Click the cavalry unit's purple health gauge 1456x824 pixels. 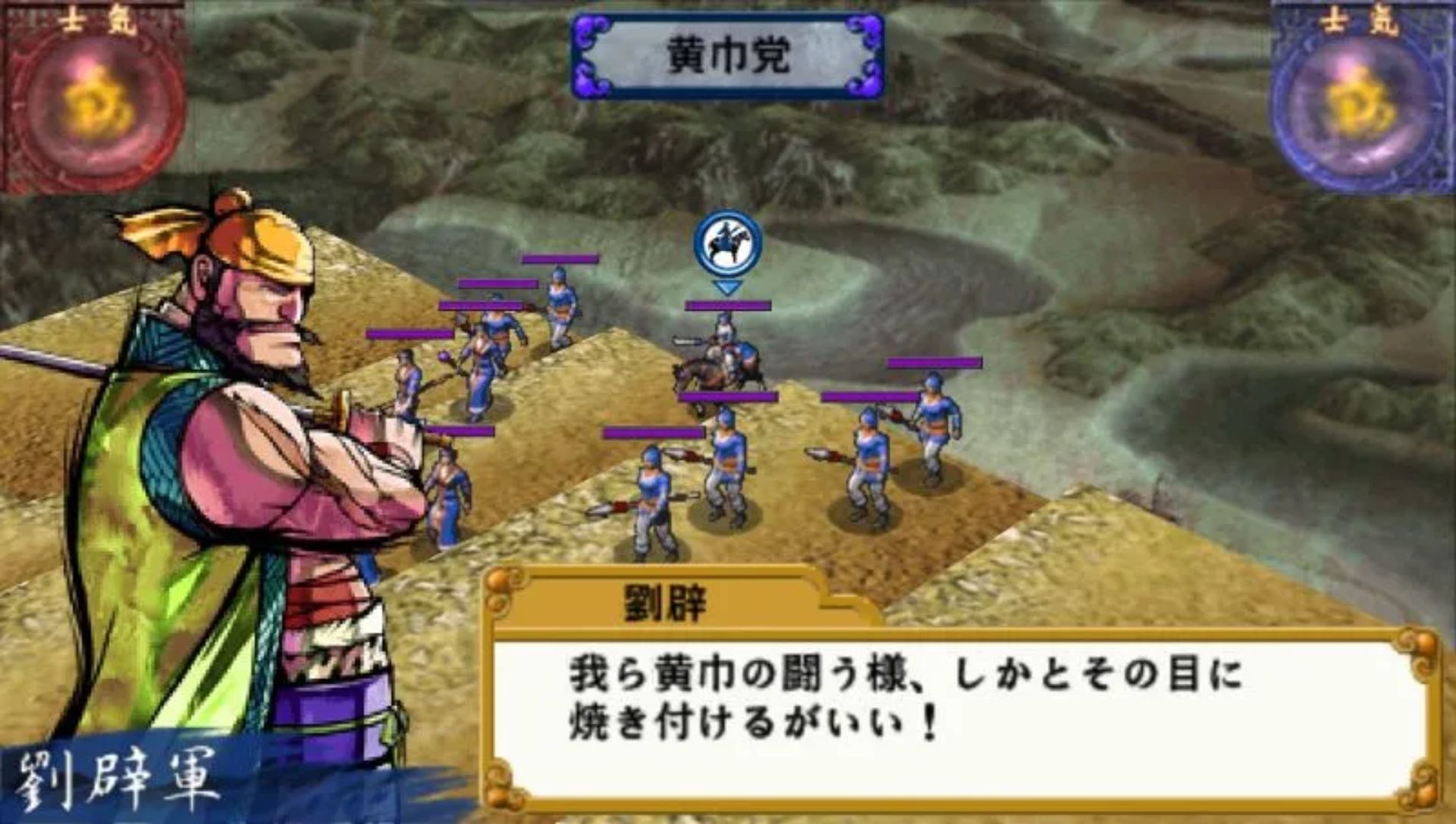tap(726, 304)
